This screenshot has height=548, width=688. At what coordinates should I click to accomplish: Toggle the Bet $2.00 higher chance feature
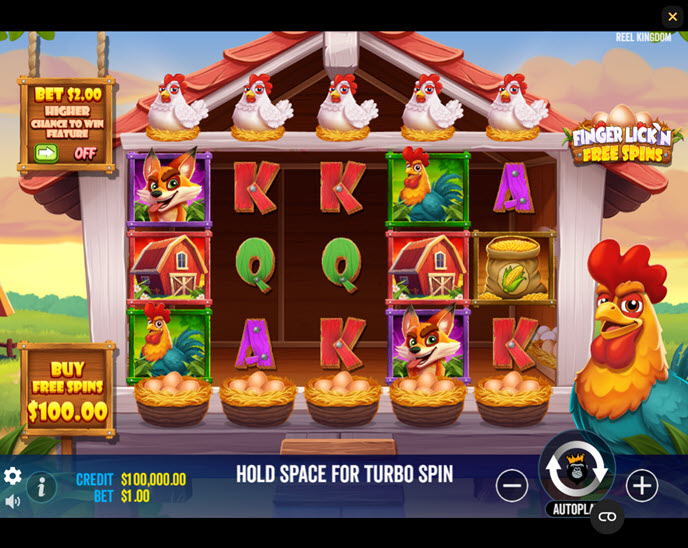click(66, 153)
